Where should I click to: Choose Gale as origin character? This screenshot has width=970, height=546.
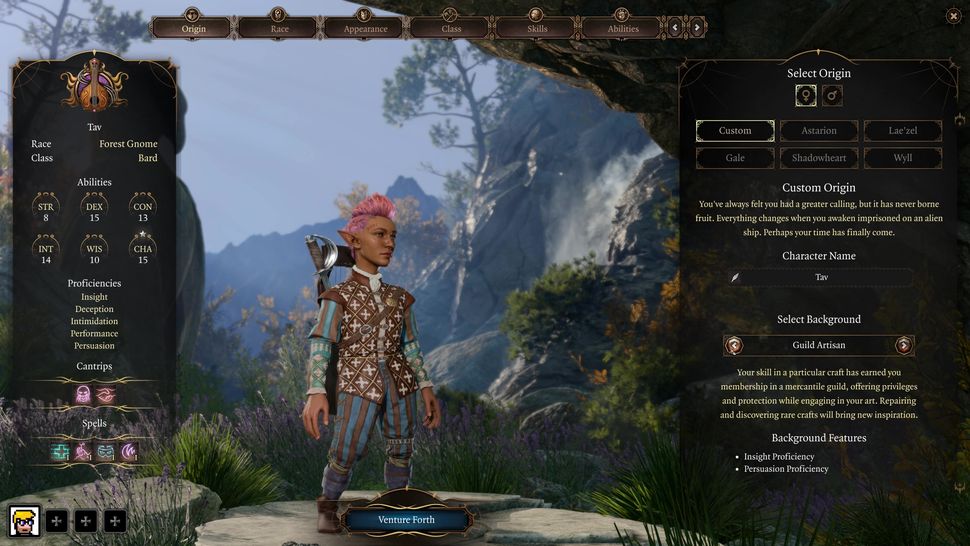point(735,158)
